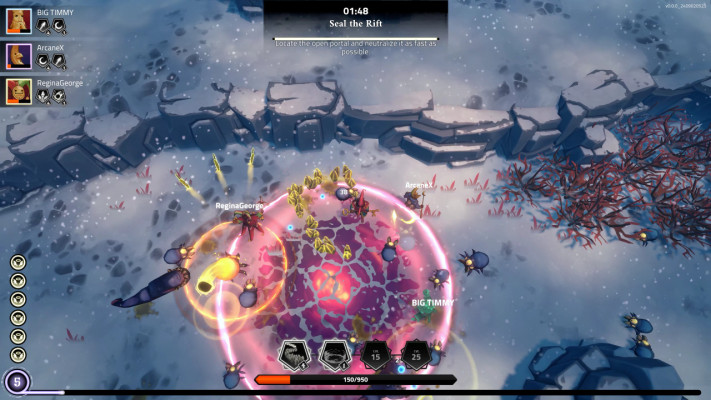Image resolution: width=711 pixels, height=400 pixels.
Task: Inspect BIG TIMMY's first ability icon
Action: point(44,26)
